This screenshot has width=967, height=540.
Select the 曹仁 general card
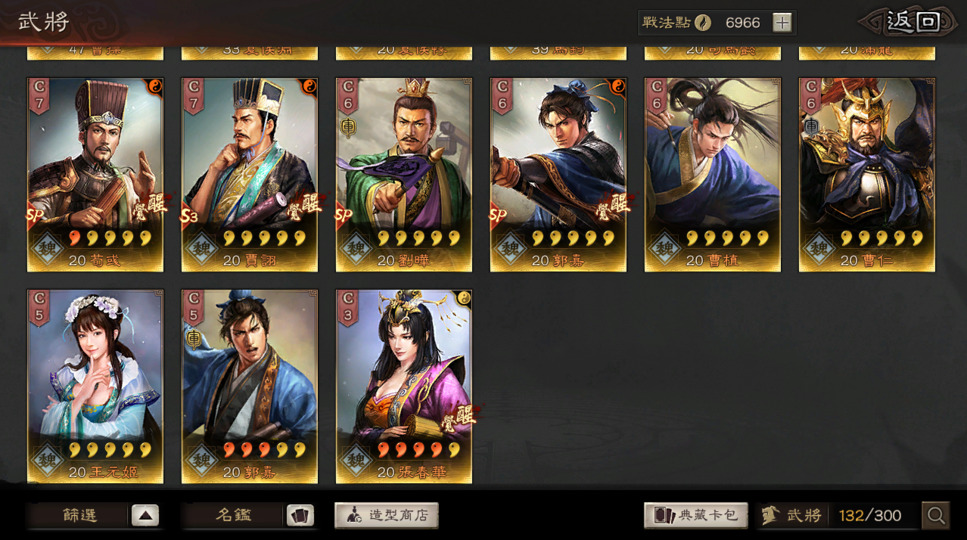coord(866,175)
